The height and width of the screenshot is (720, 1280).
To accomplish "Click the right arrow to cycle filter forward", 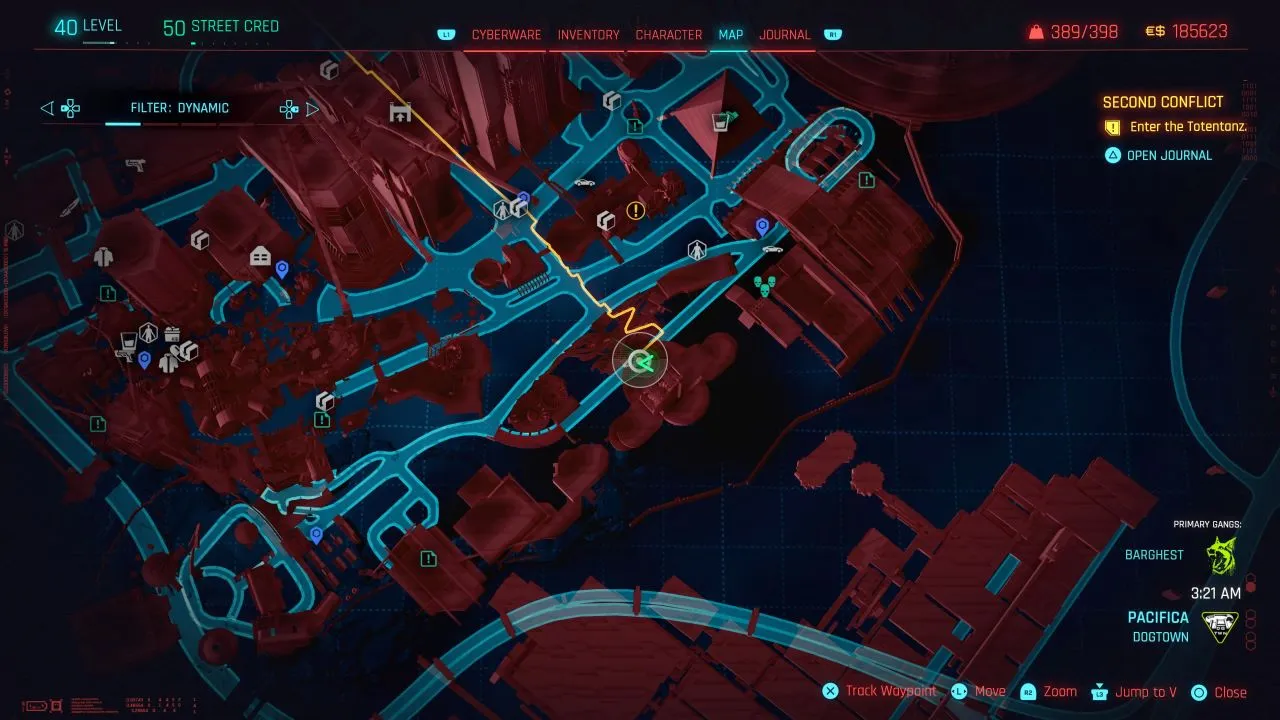I will tap(312, 108).
